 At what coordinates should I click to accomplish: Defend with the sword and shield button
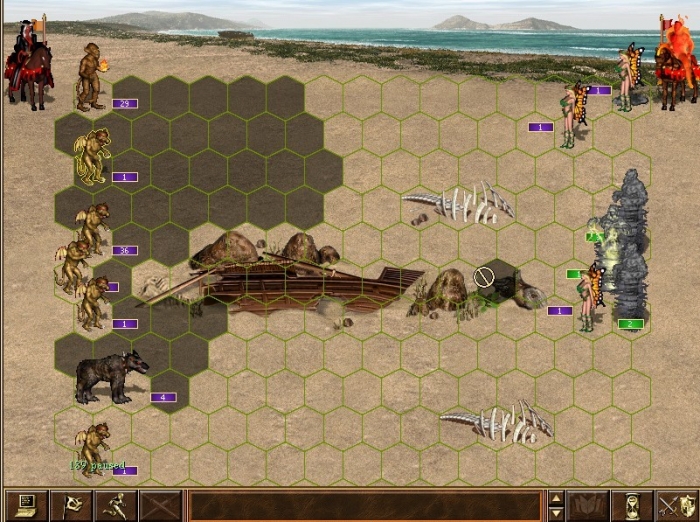675,505
